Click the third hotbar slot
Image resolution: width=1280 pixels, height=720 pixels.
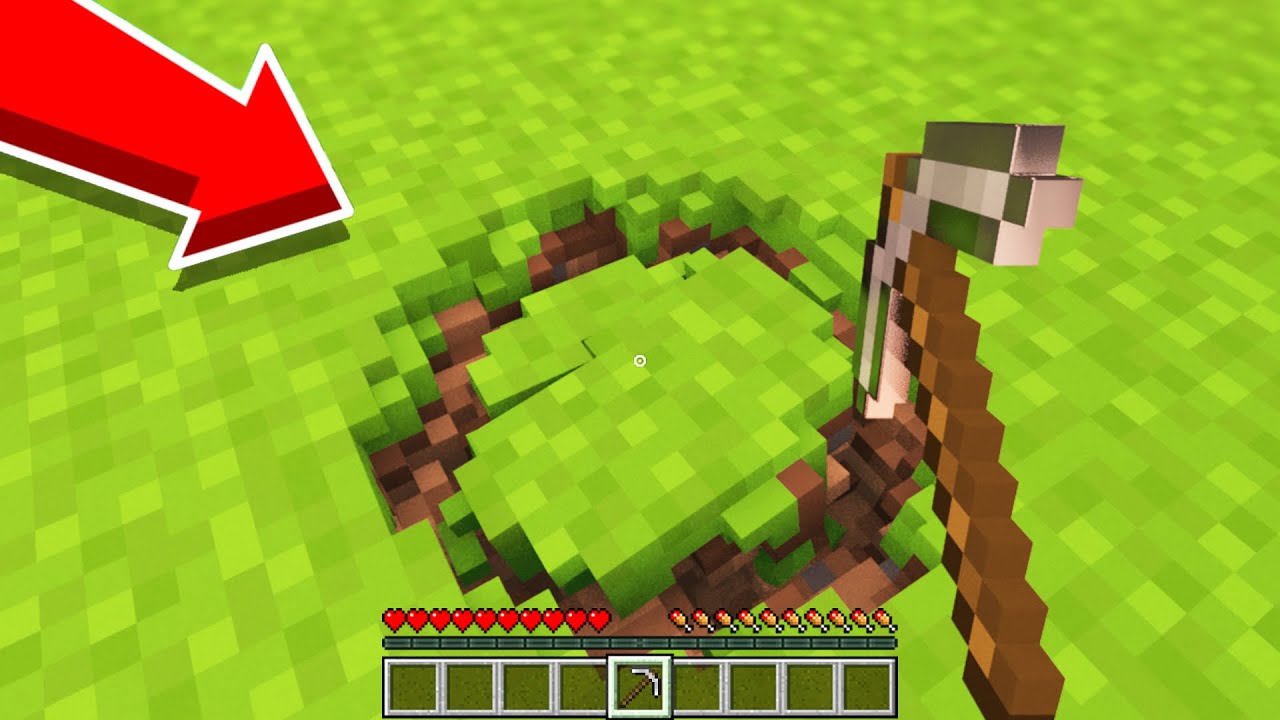pyautogui.click(x=528, y=688)
